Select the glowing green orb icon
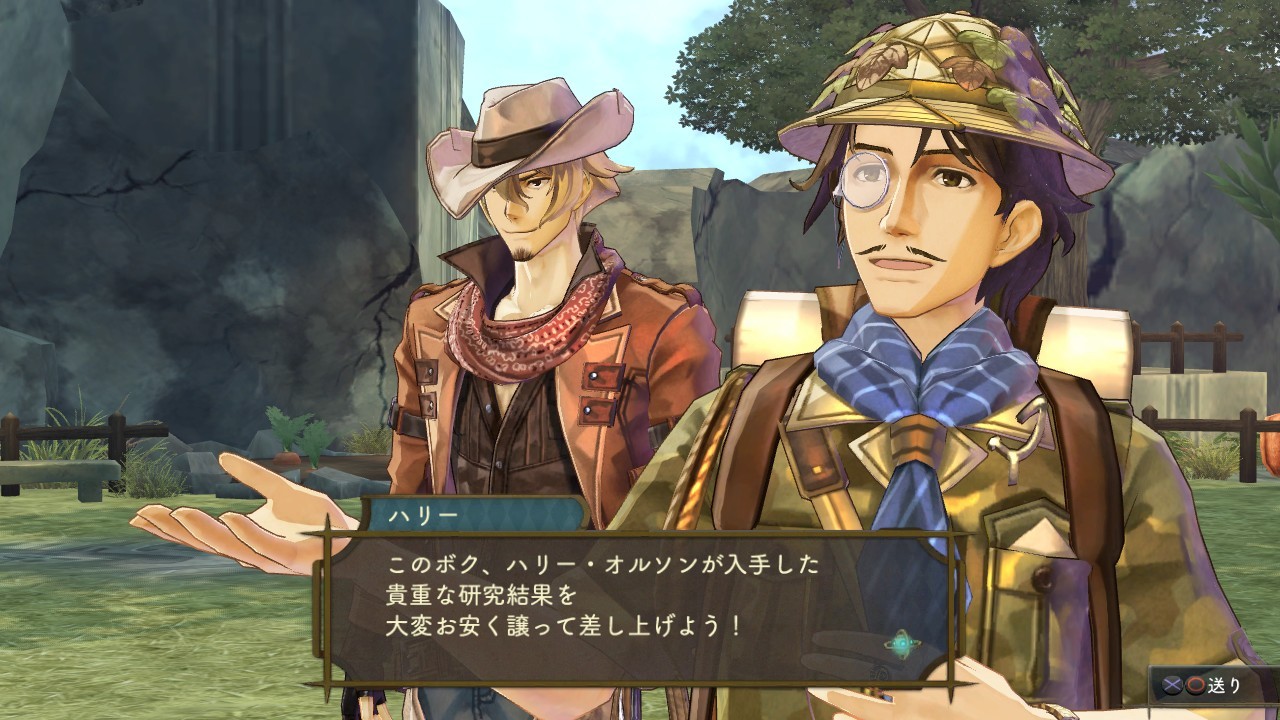This screenshot has width=1280, height=720. click(x=901, y=646)
